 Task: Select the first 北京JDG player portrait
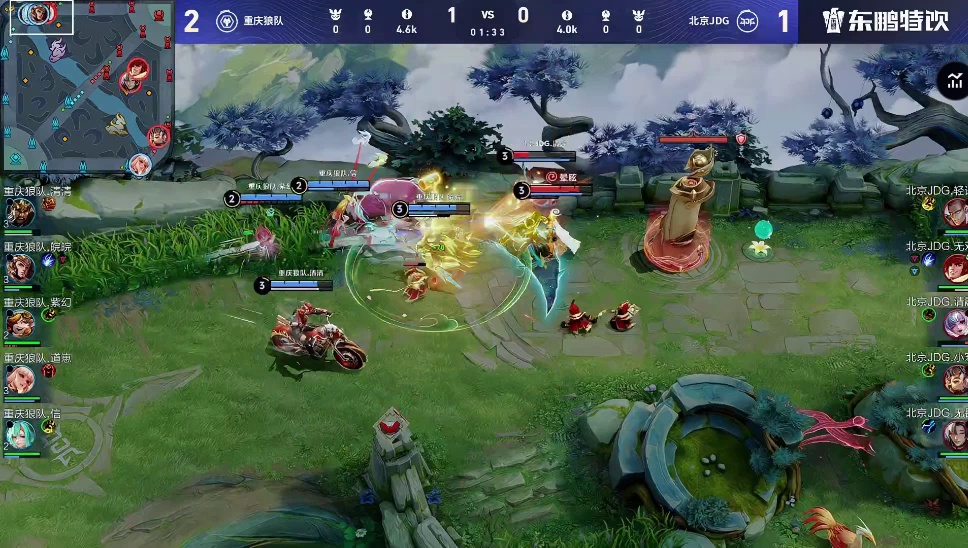(954, 212)
